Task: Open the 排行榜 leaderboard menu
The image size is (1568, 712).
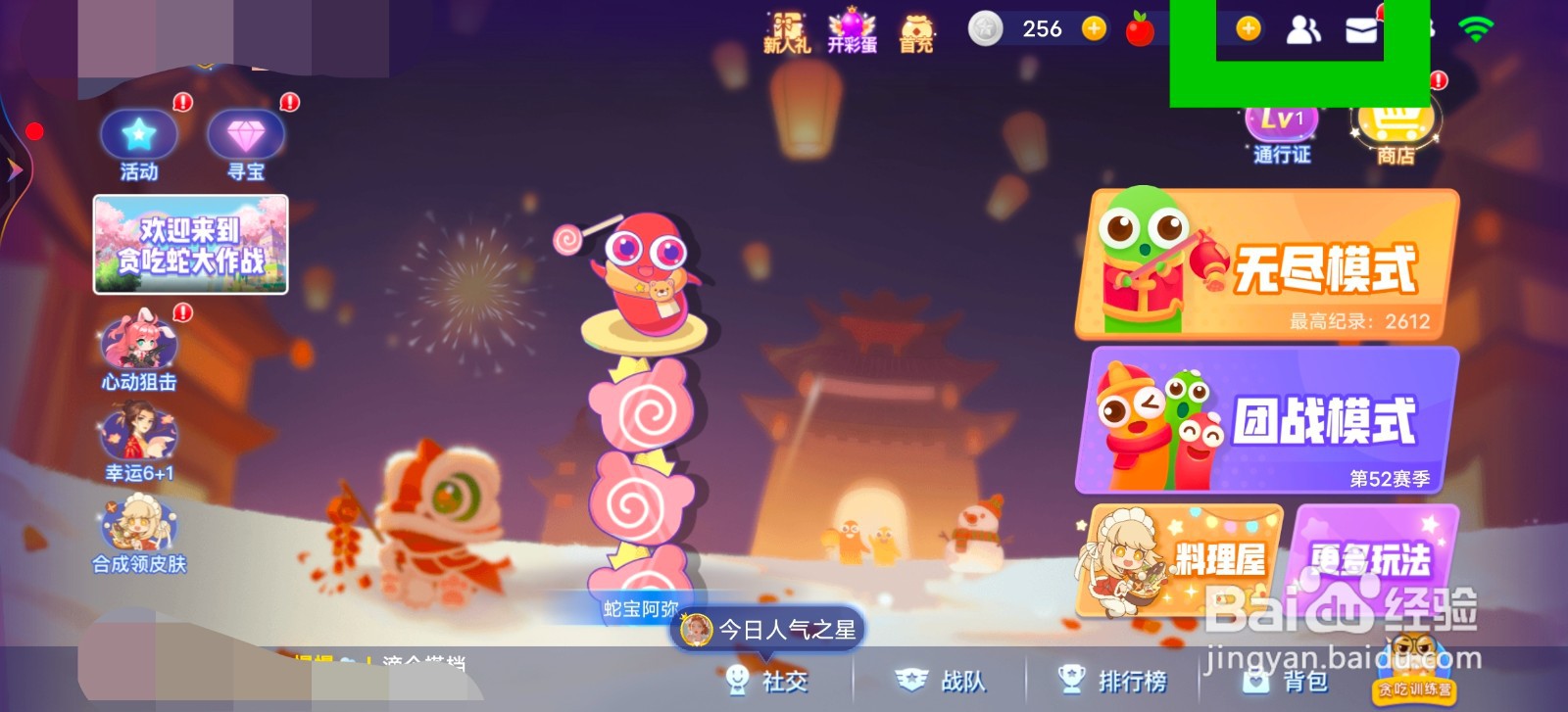Action: tap(1115, 680)
